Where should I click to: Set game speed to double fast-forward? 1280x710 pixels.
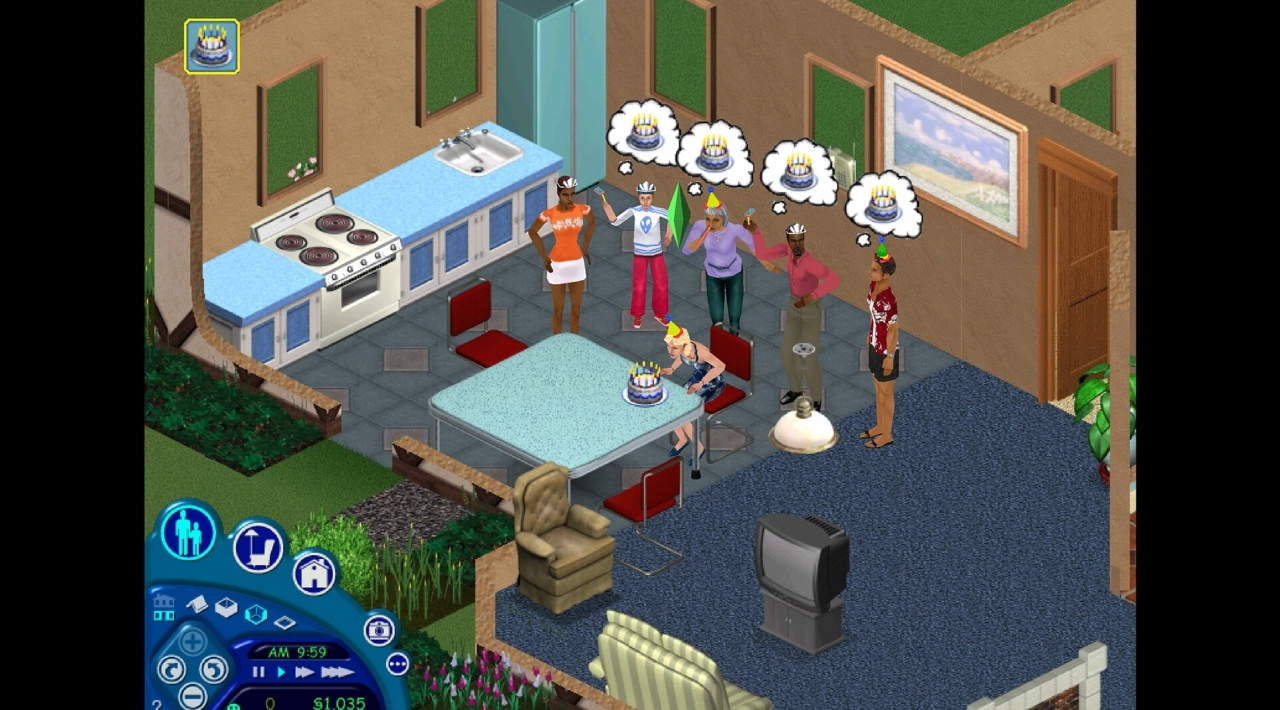click(x=304, y=673)
